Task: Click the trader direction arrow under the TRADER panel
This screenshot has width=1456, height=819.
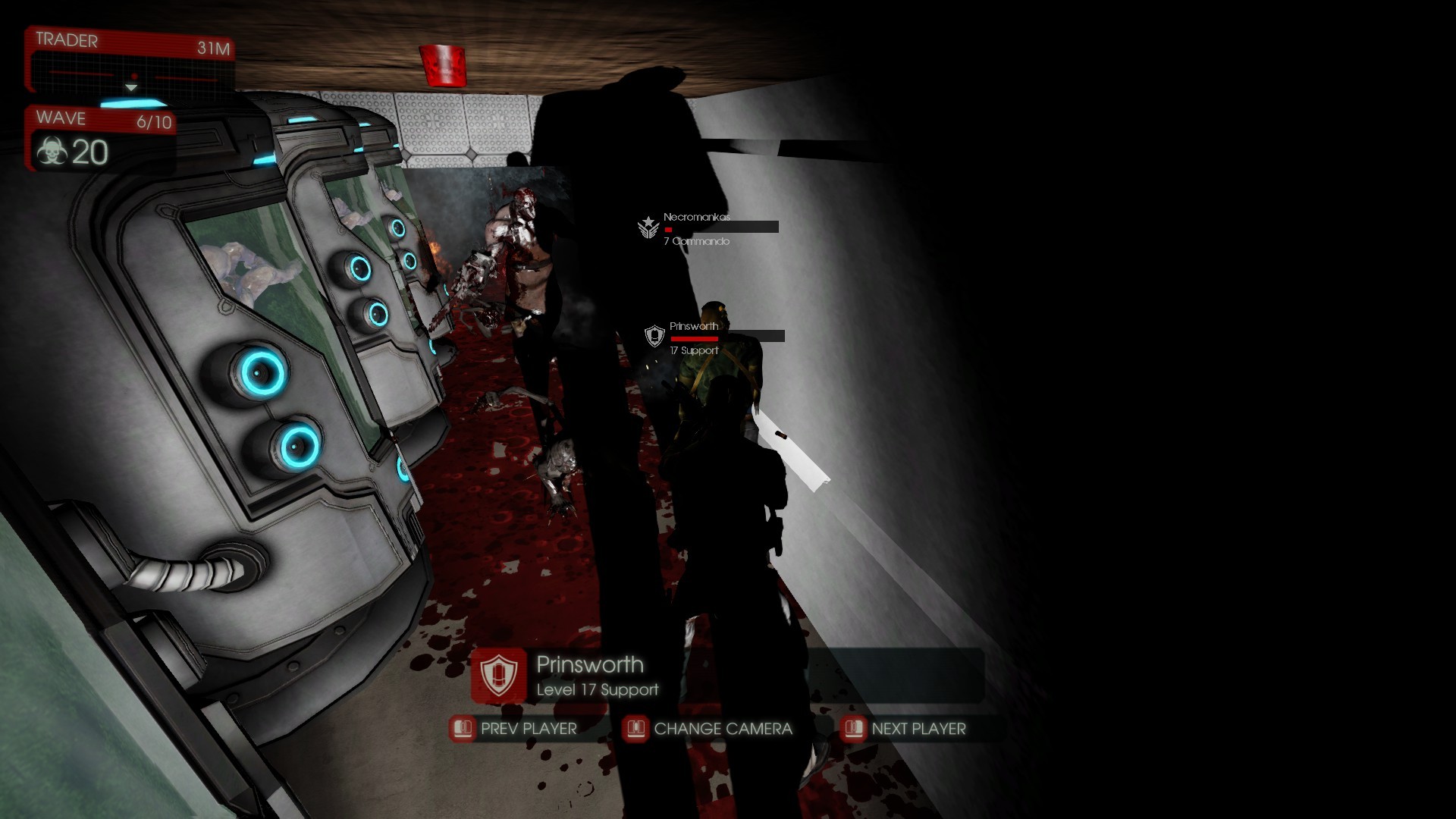Action: (133, 89)
